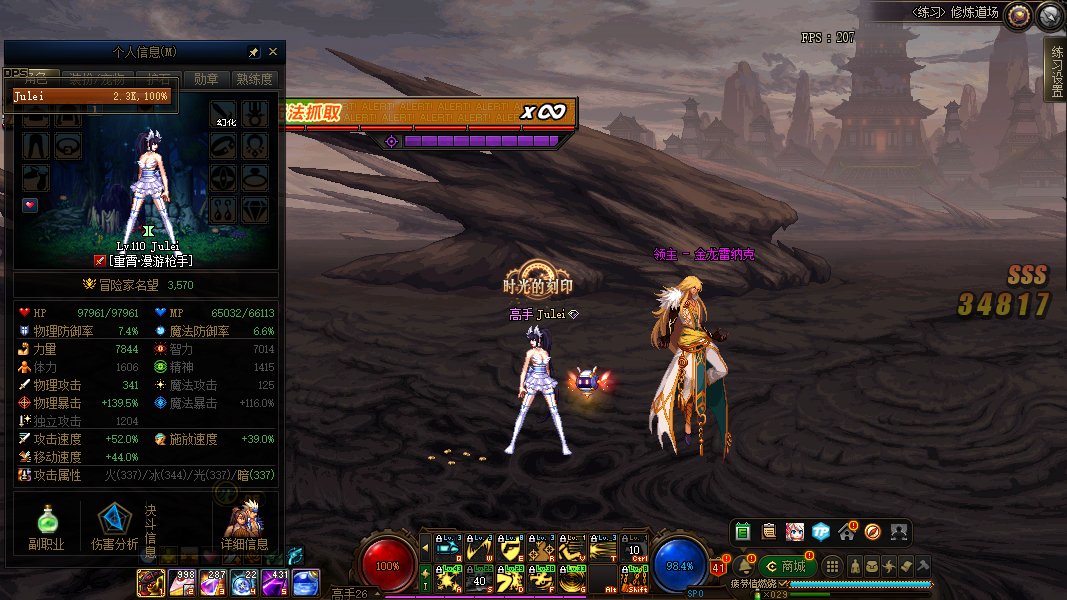
Task: Use the quick-slot item with 431 count
Action: pyautogui.click(x=275, y=581)
